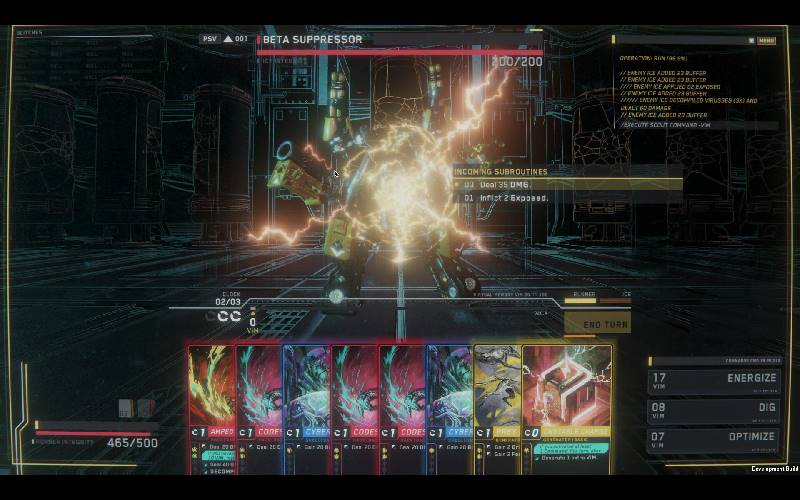Open the Menu button

tap(766, 40)
